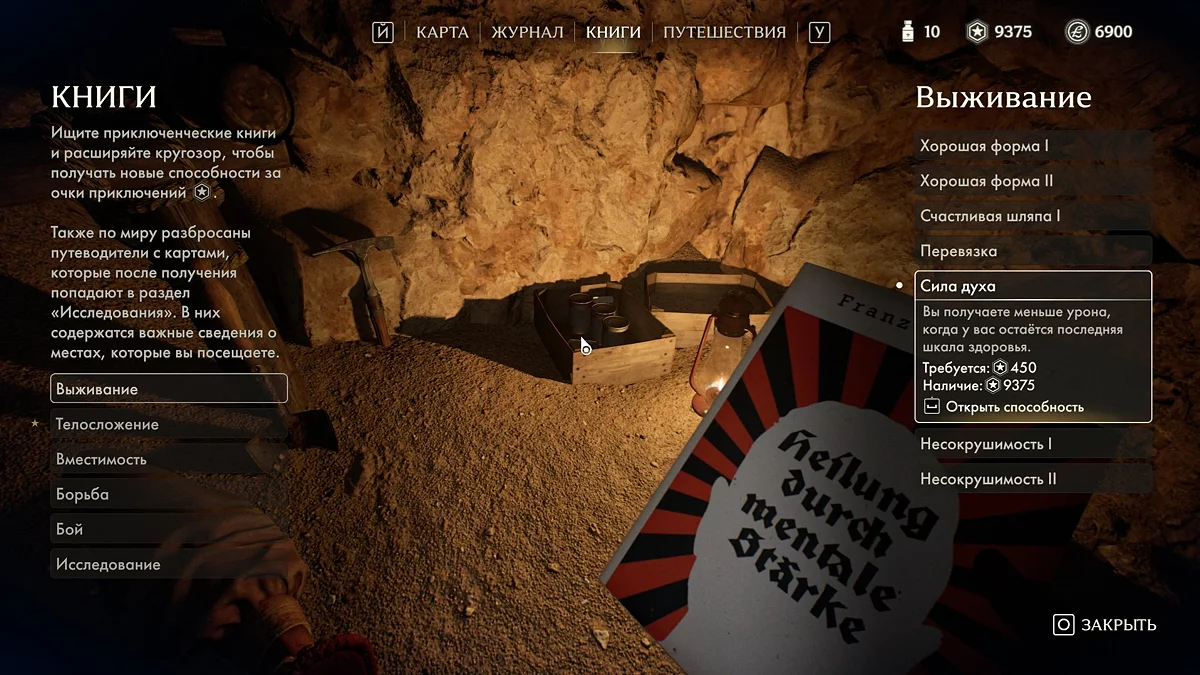The height and width of the screenshot is (675, 1200).
Task: Select the Несокрушимость II ability
Action: pos(1032,479)
